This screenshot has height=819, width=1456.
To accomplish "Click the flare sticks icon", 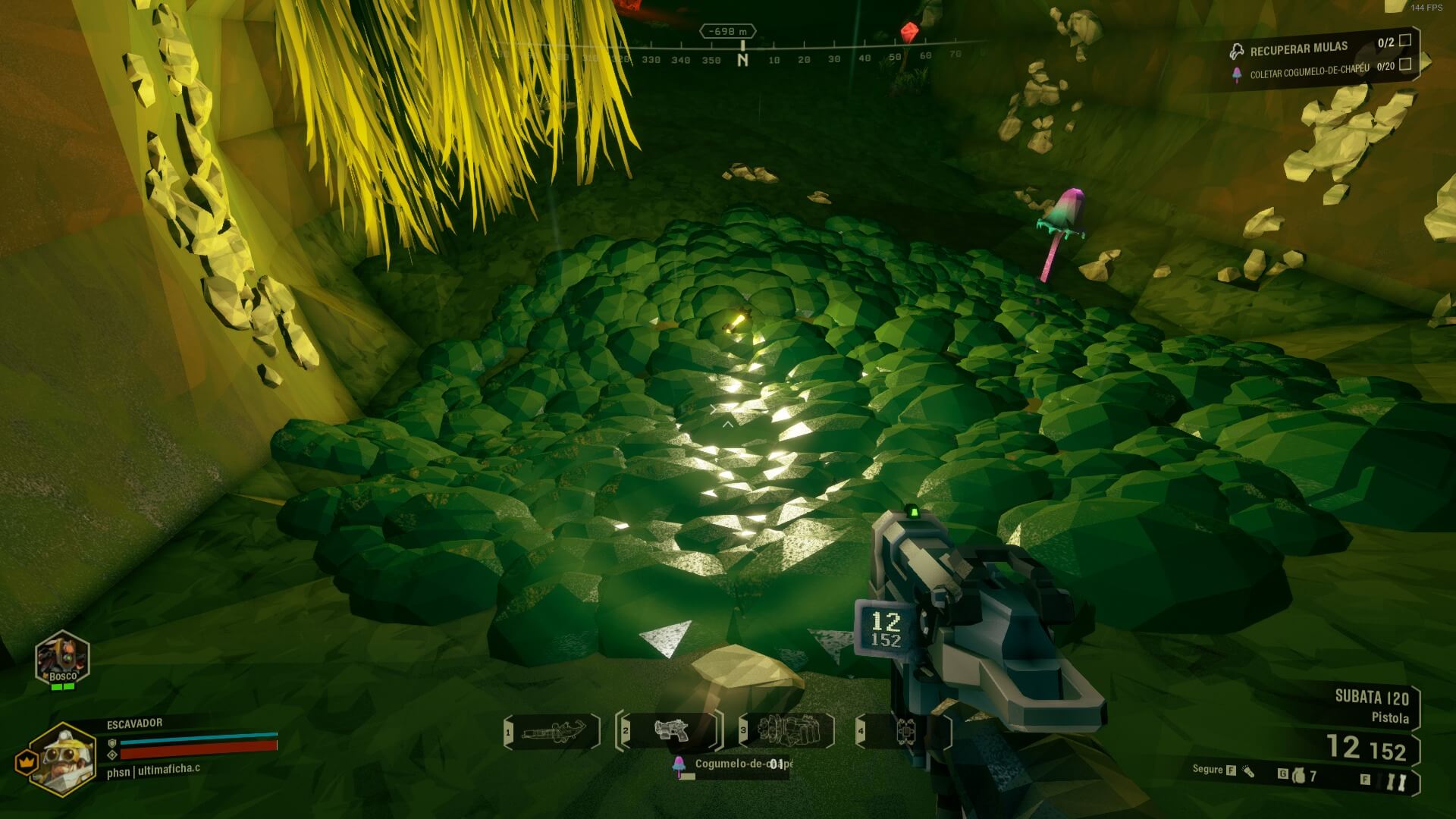I will [1396, 782].
